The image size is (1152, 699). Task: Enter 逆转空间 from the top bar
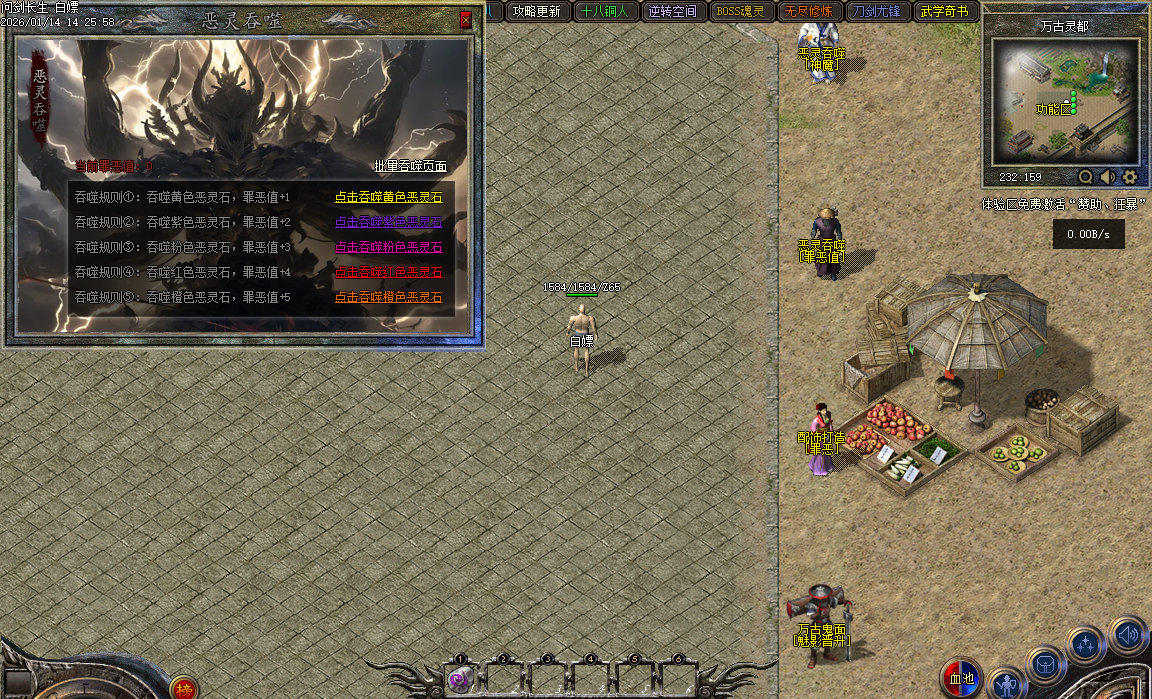[x=672, y=12]
